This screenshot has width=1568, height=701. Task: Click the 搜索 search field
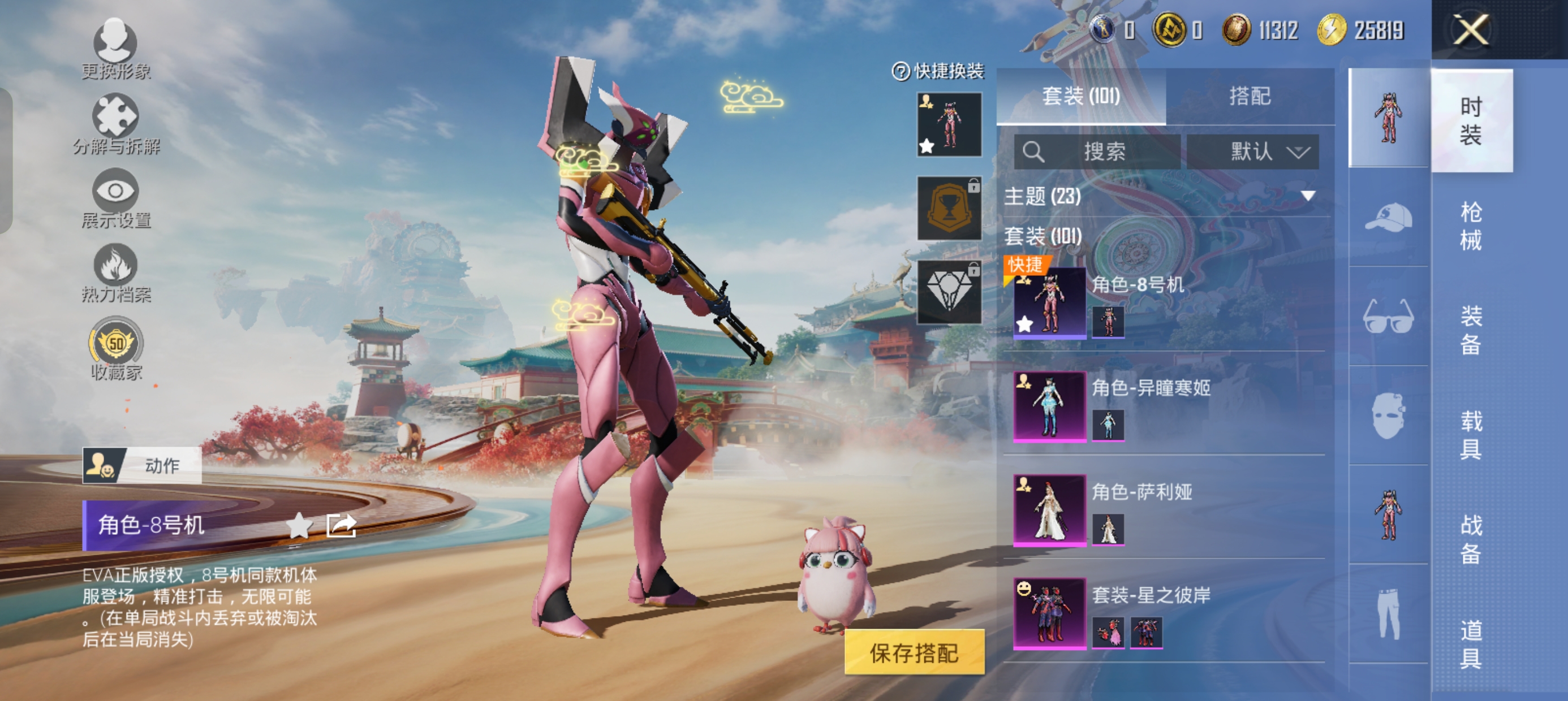(x=1097, y=152)
